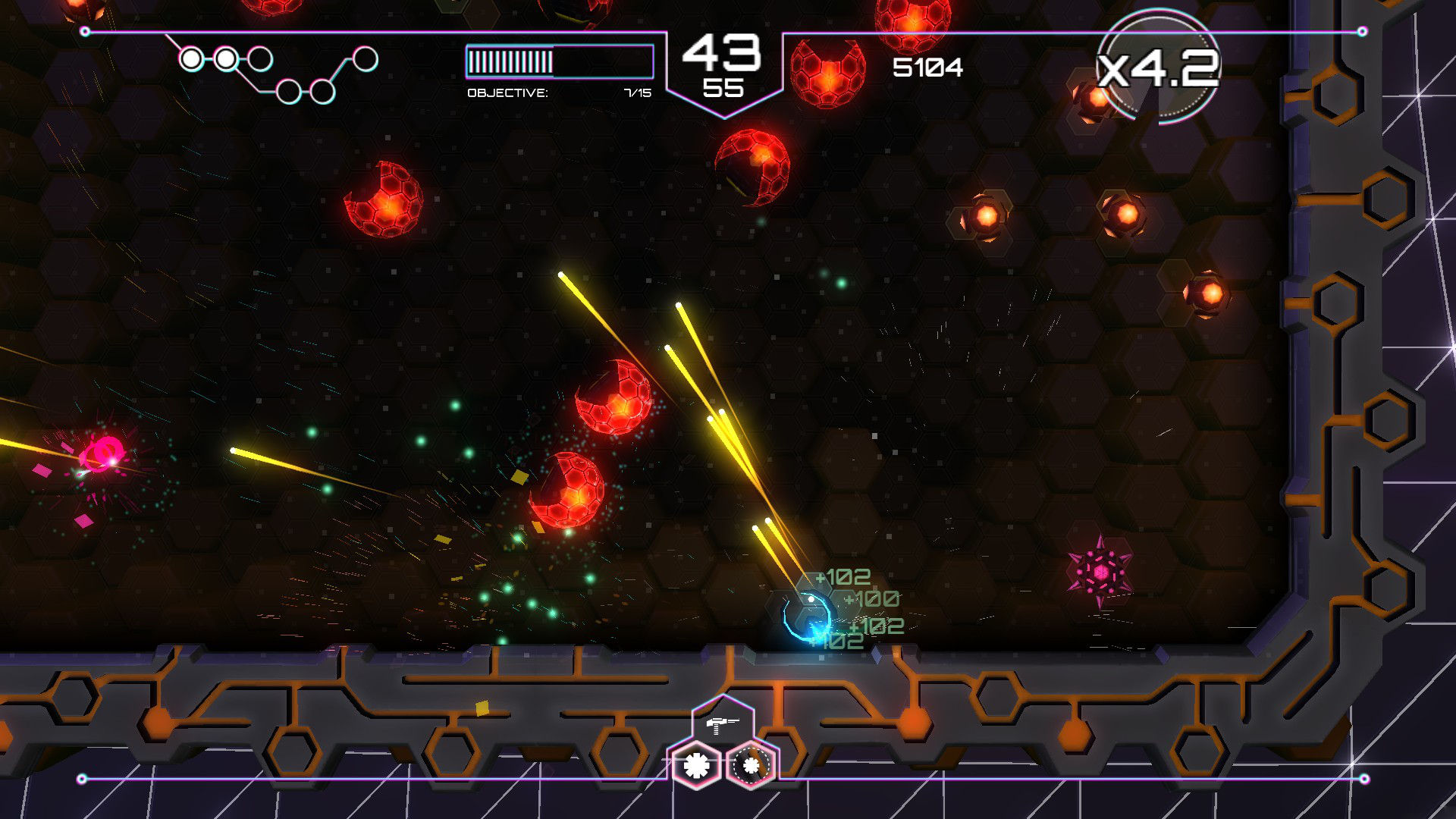Image resolution: width=1456 pixels, height=819 pixels.
Task: Select the left filled perk hexagon
Action: [696, 765]
